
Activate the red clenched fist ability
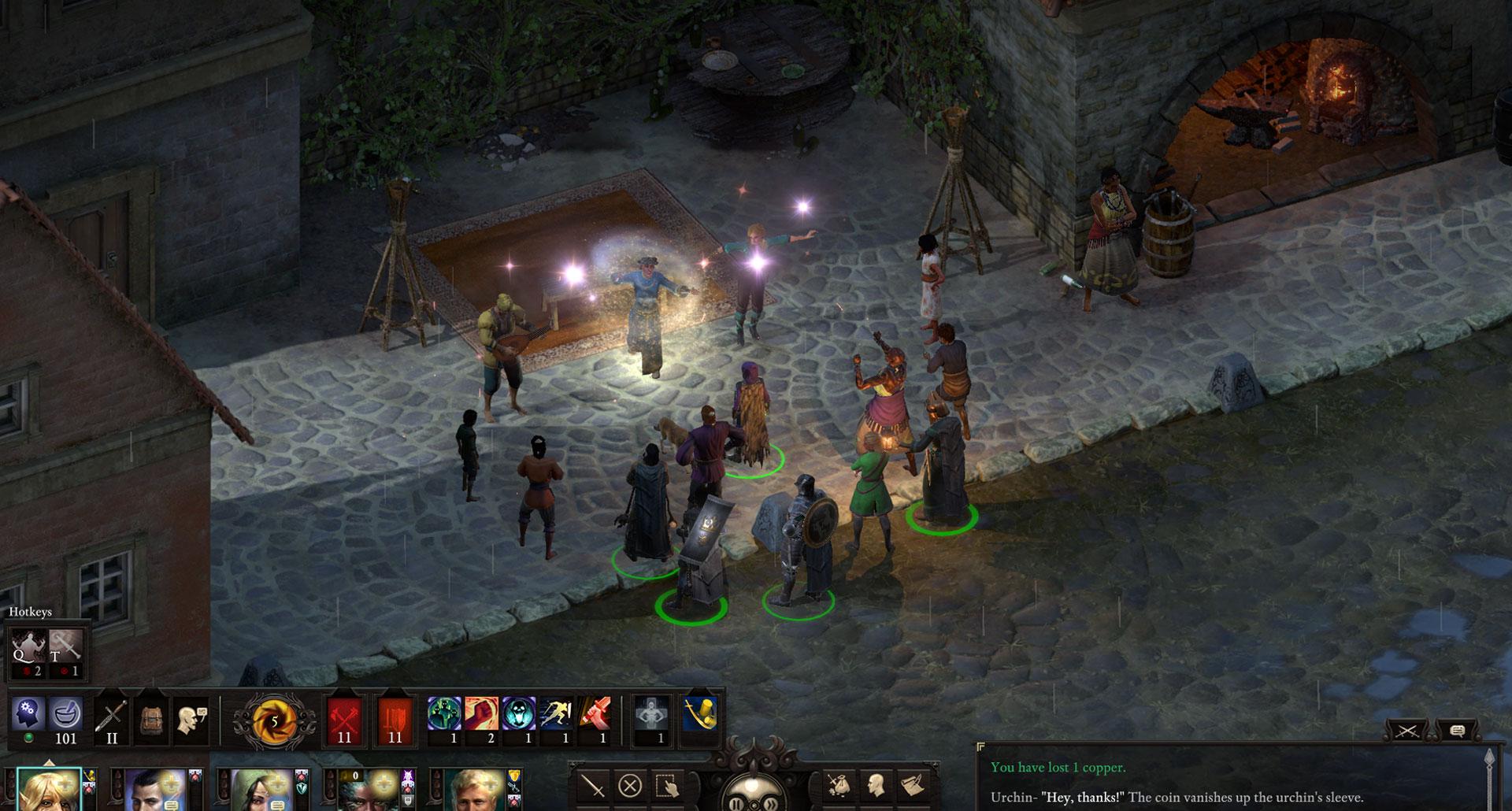click(x=481, y=715)
